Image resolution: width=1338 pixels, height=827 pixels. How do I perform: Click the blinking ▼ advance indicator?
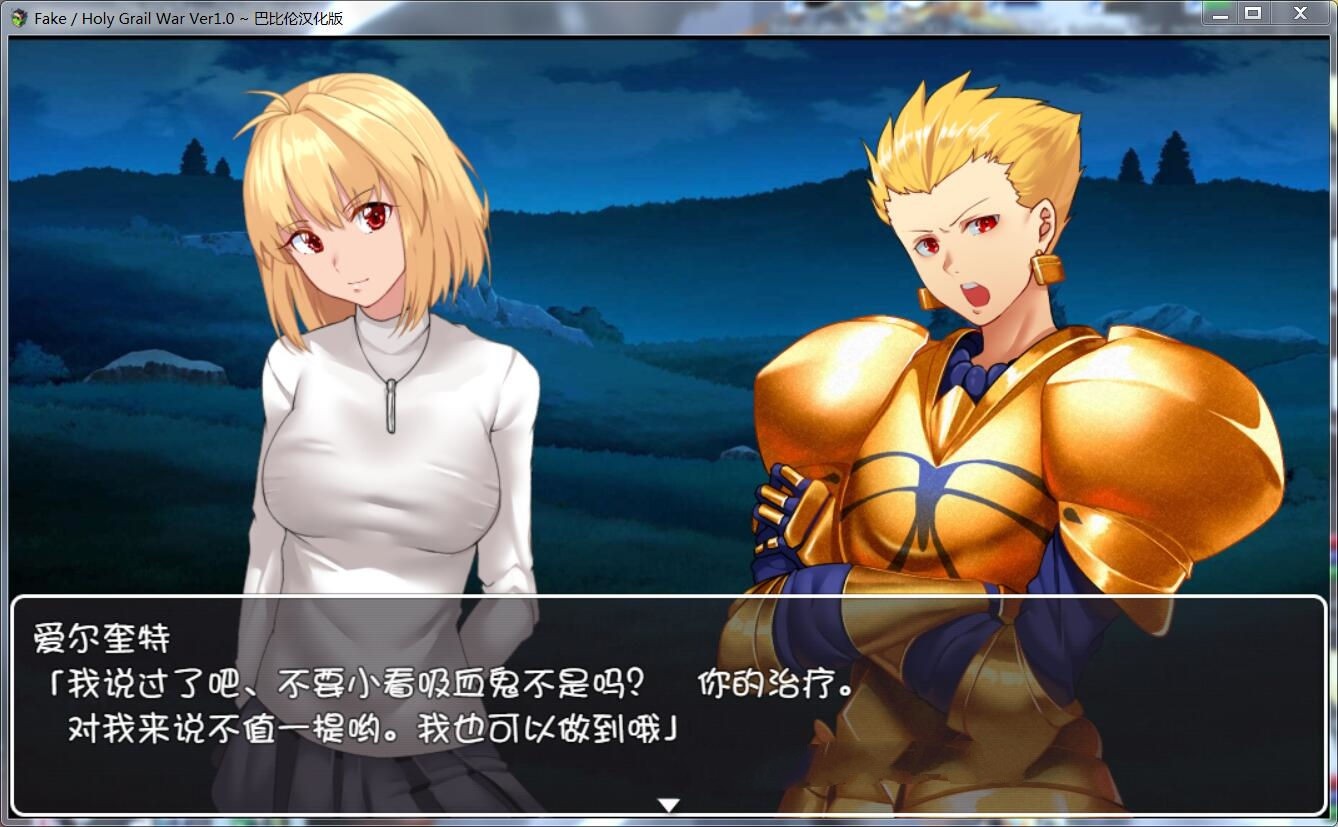point(668,803)
